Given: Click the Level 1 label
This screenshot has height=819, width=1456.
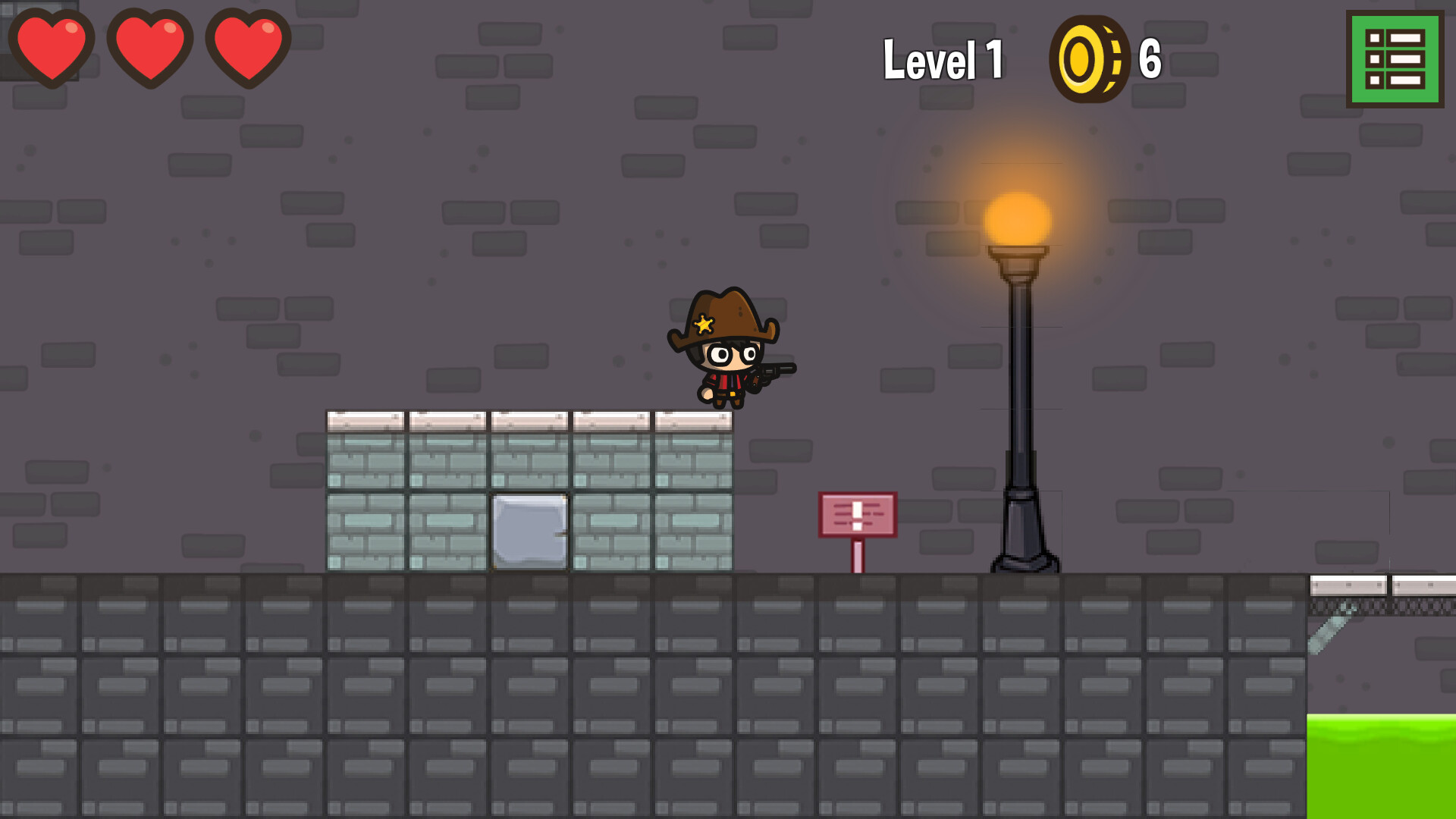Looking at the screenshot, I should pyautogui.click(x=944, y=61).
